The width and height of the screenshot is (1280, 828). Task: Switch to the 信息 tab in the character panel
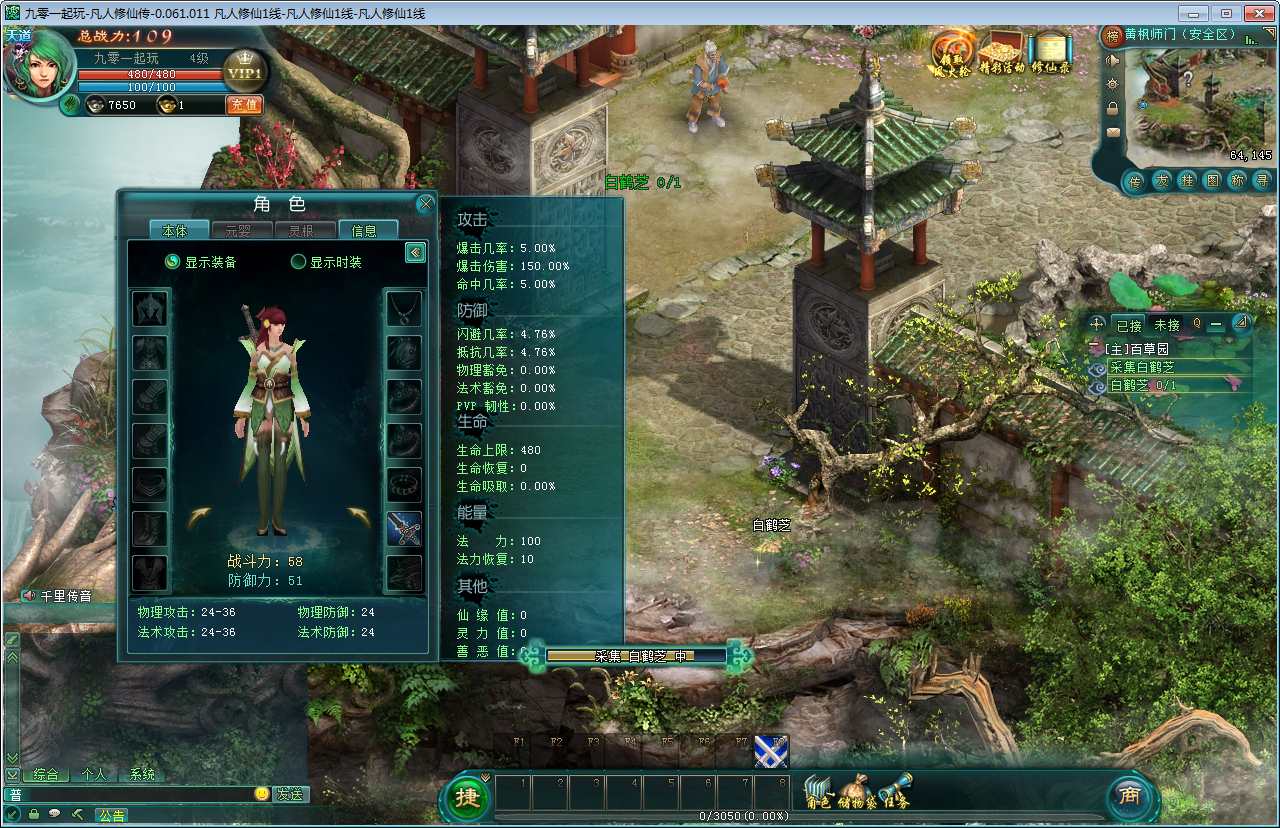(368, 229)
